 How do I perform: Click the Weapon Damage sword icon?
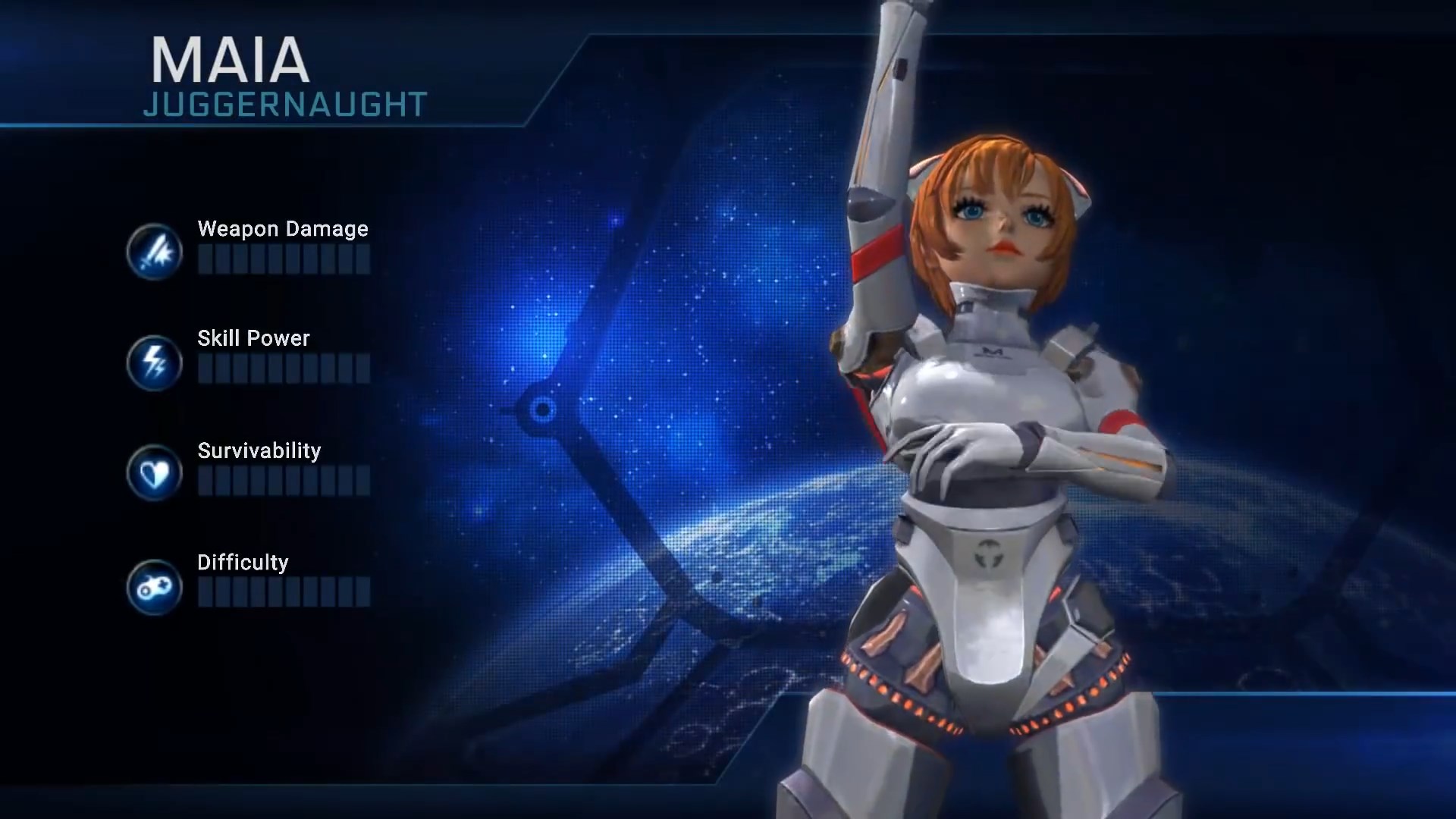pos(155,252)
